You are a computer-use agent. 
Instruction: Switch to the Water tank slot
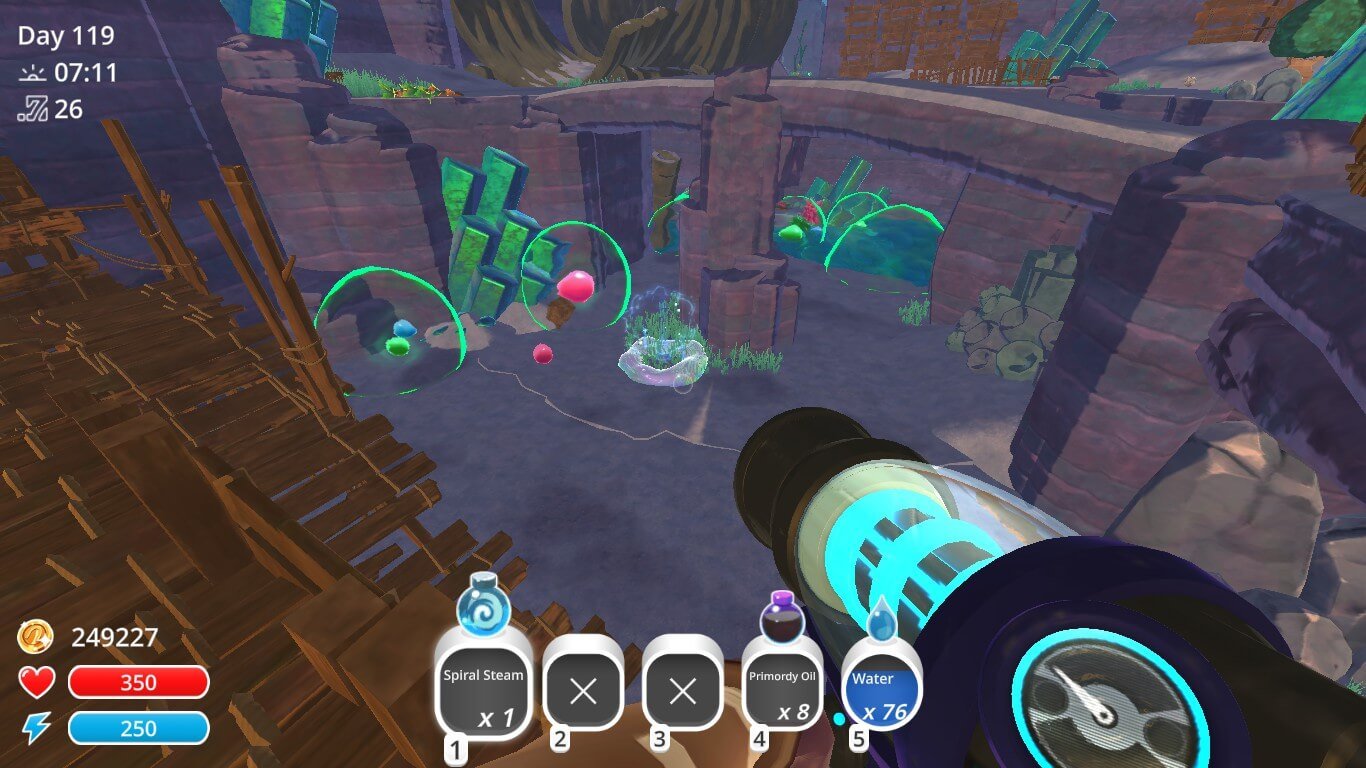880,691
